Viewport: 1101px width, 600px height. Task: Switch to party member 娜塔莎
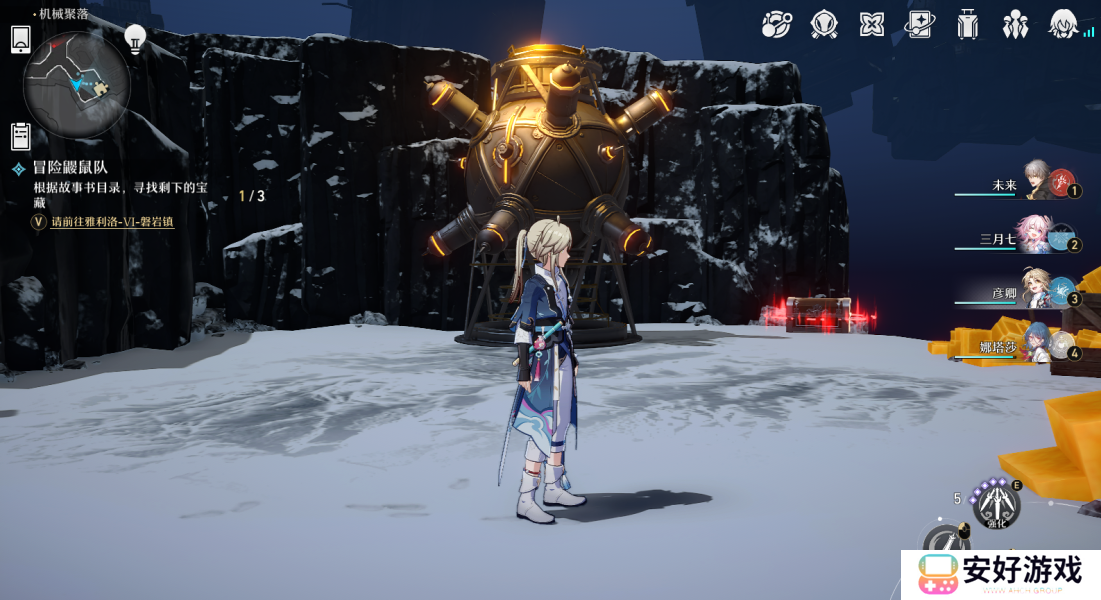[x=1040, y=343]
